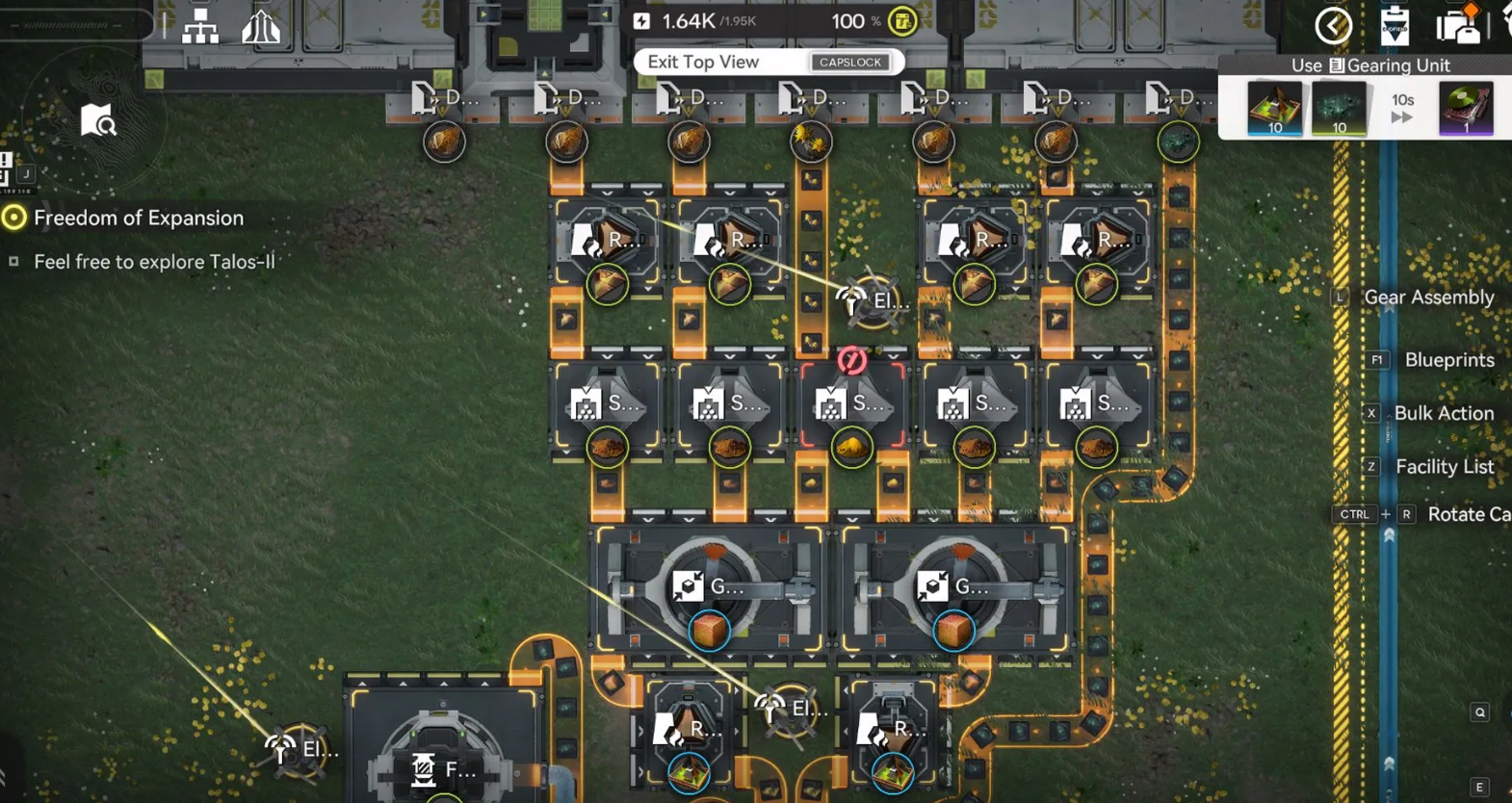Open the map search icon on minimap
The height and width of the screenshot is (803, 1512).
[x=97, y=121]
